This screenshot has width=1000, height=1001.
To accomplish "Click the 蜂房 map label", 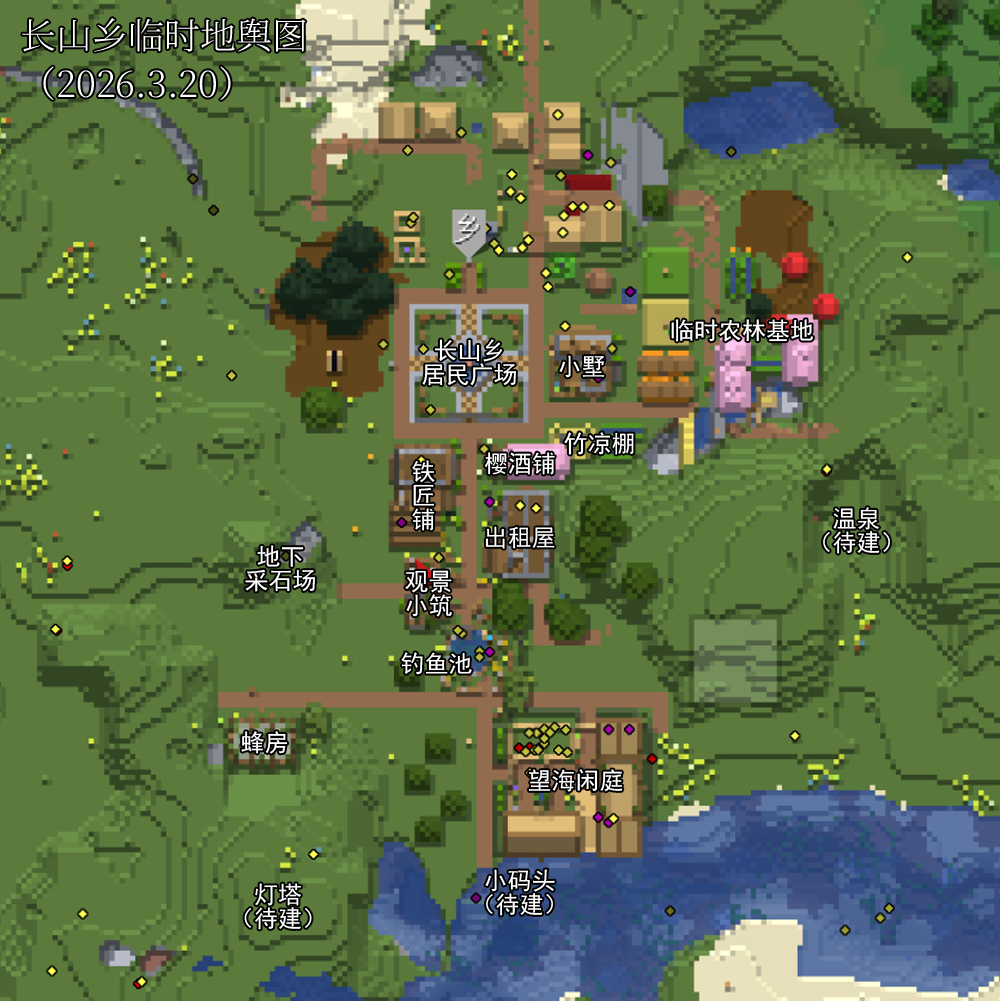I will click(264, 743).
